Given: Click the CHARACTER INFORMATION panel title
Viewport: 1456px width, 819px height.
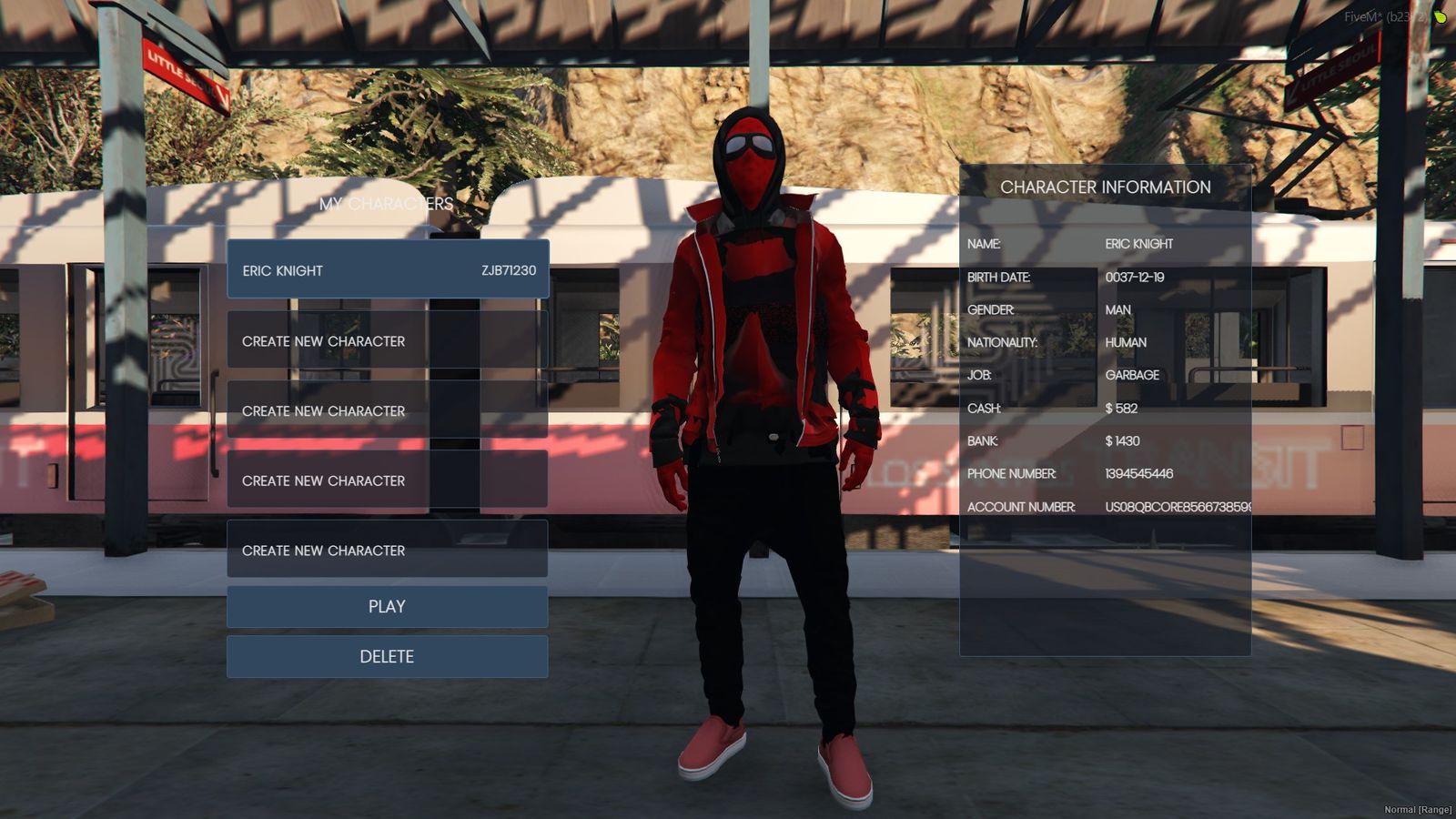Looking at the screenshot, I should pyautogui.click(x=1106, y=187).
